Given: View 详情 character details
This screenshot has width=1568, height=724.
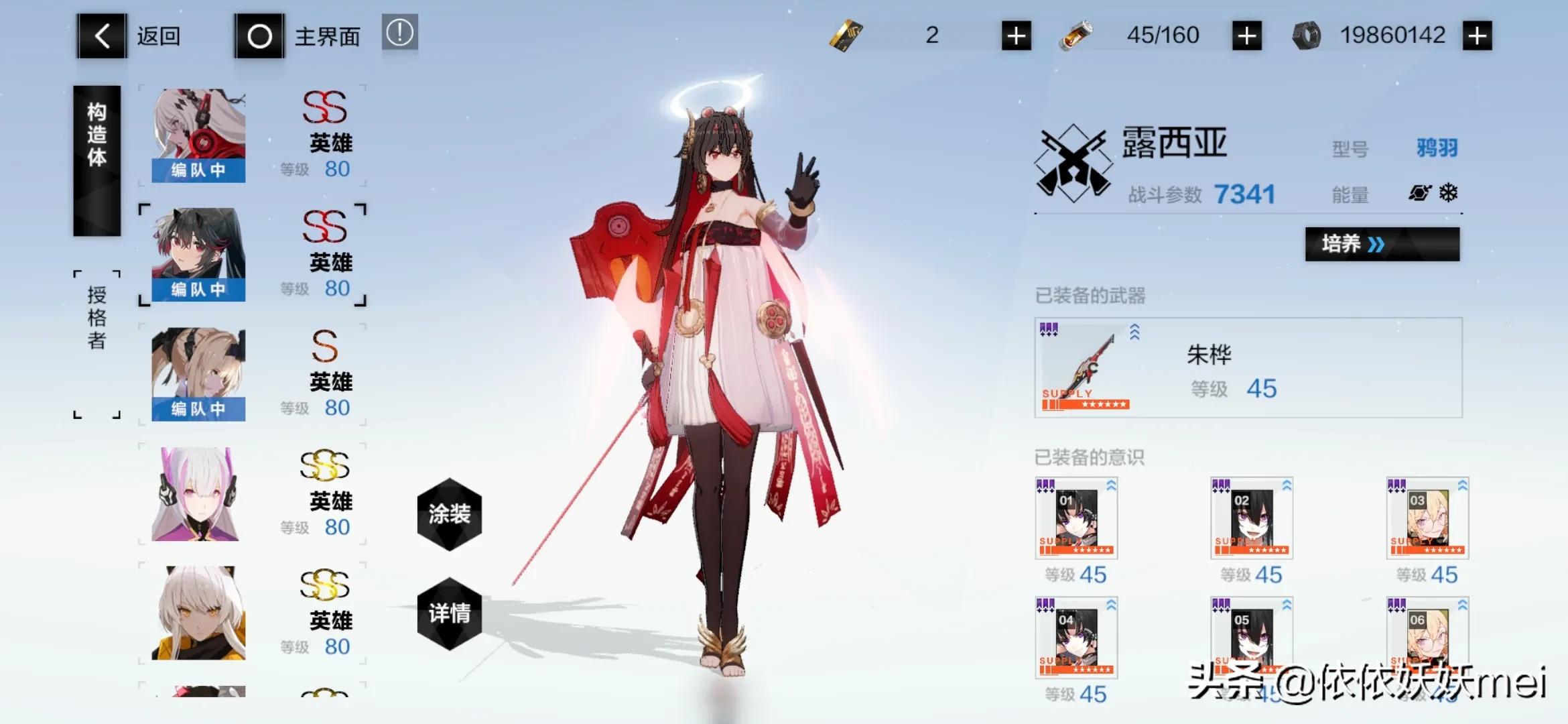Looking at the screenshot, I should coord(450,613).
